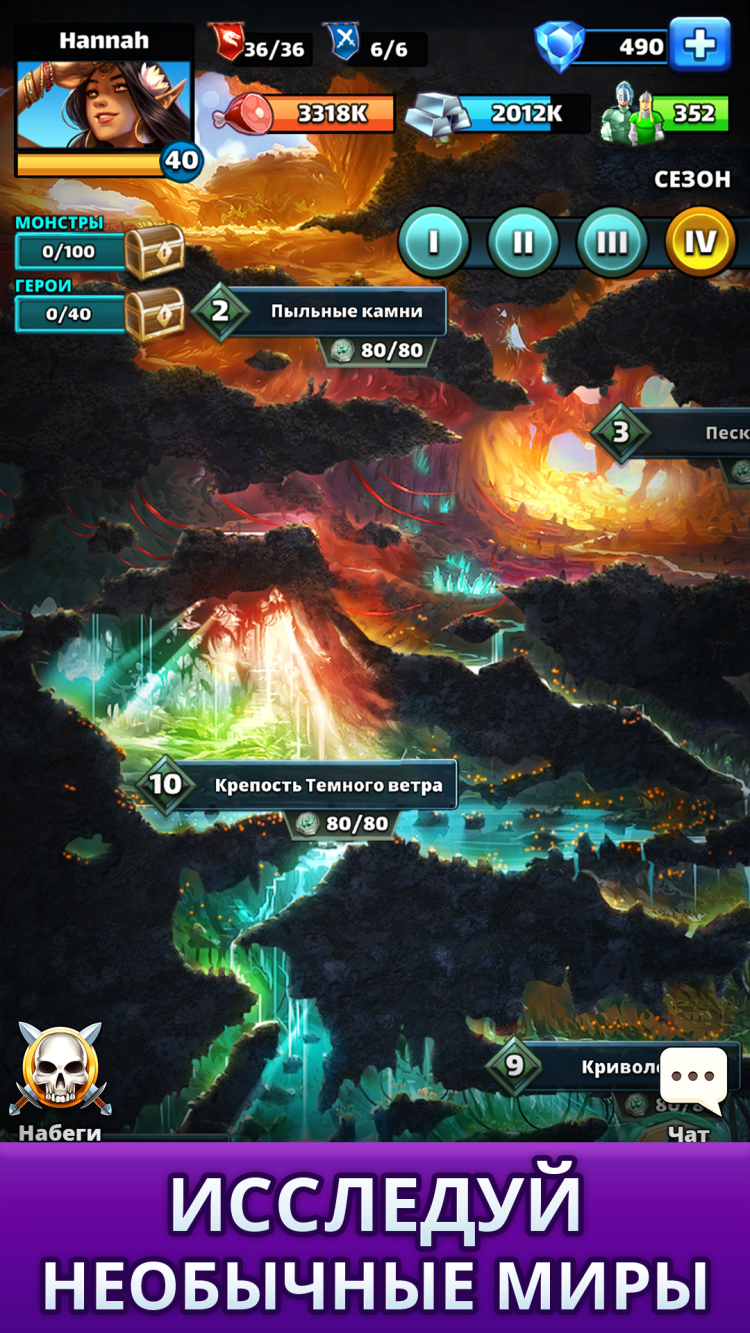Select province 10 Крепость Темного ветра
The width and height of the screenshot is (750, 1333).
[300, 785]
